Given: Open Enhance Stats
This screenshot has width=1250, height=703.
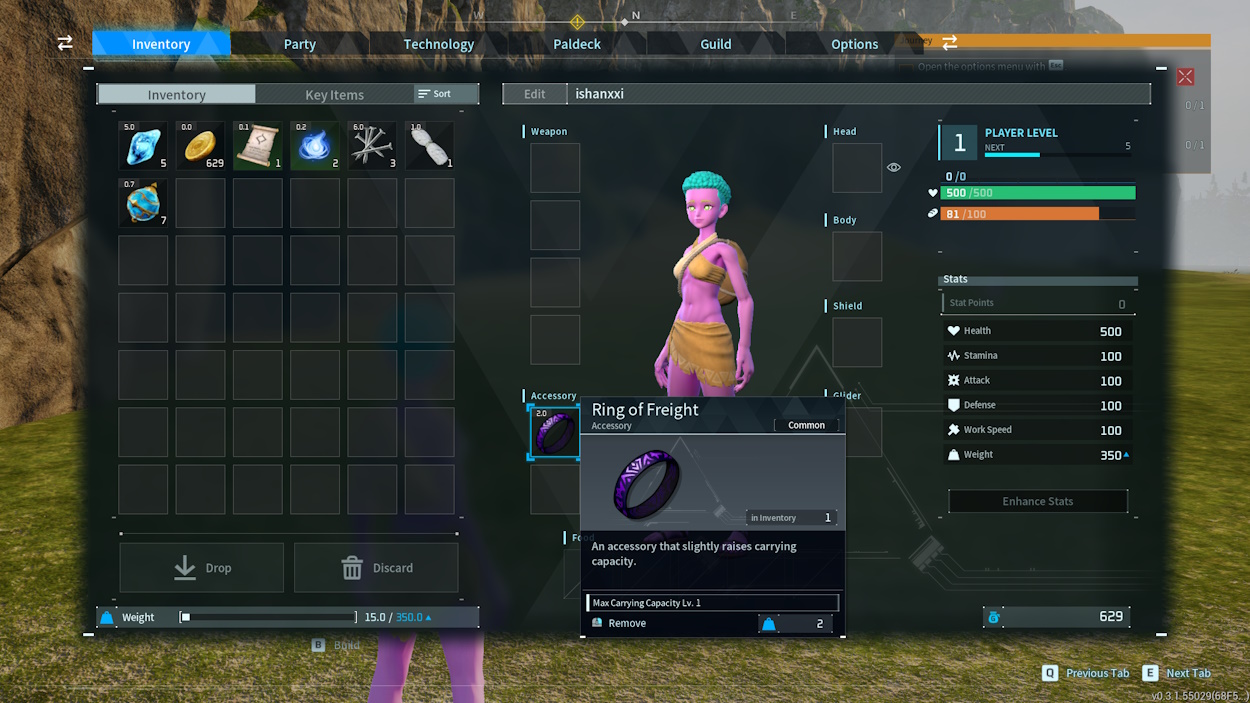Looking at the screenshot, I should click(x=1037, y=501).
